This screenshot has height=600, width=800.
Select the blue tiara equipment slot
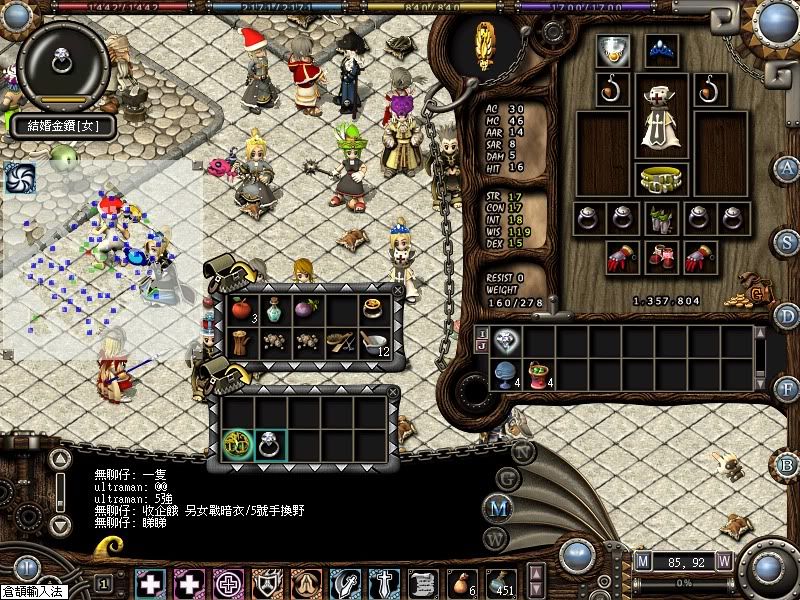click(x=660, y=47)
